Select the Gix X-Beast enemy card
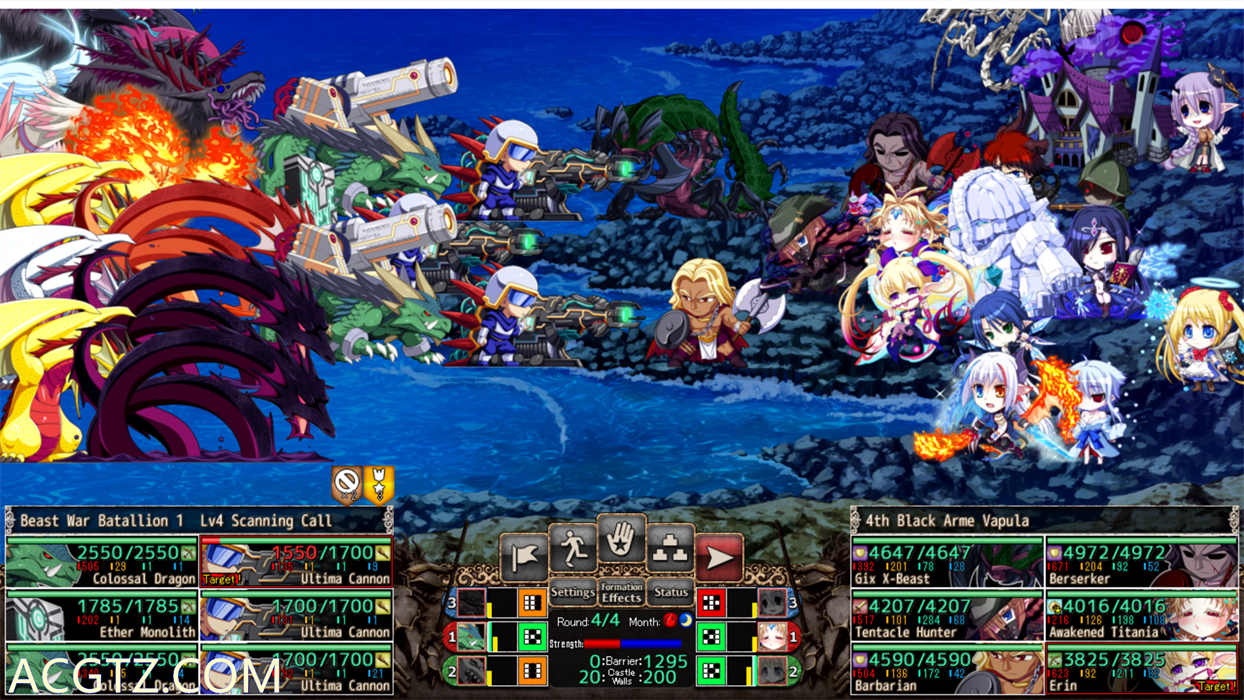The height and width of the screenshot is (700, 1244). [x=946, y=561]
